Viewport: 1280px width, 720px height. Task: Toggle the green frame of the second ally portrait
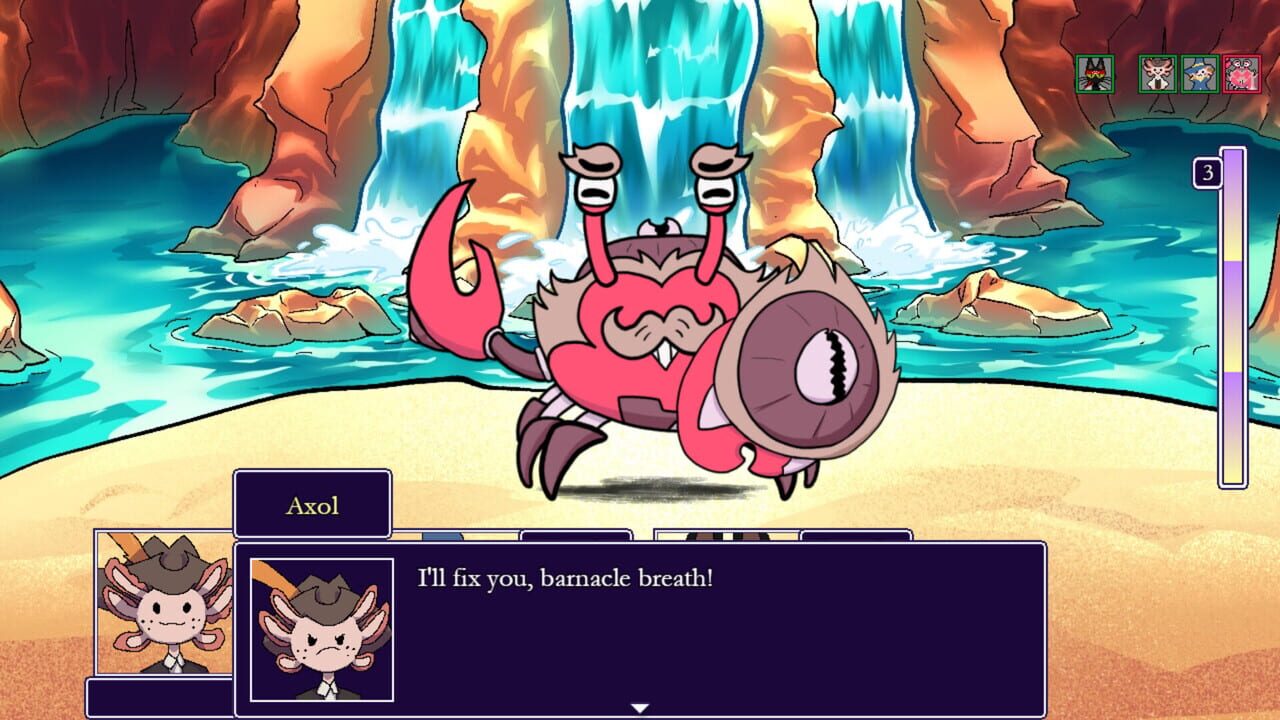tap(1157, 73)
